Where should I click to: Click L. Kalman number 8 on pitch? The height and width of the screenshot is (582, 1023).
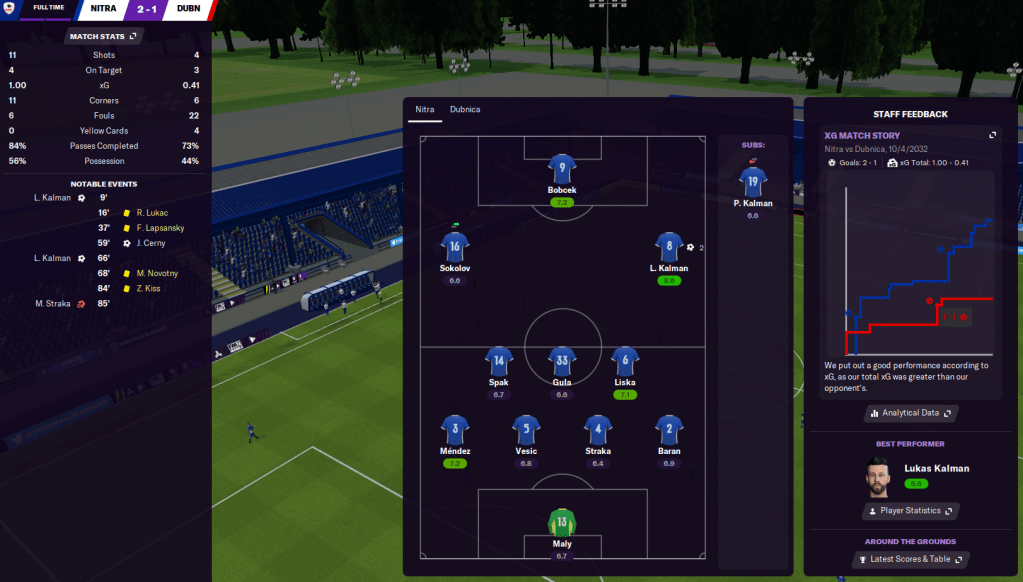click(x=669, y=247)
